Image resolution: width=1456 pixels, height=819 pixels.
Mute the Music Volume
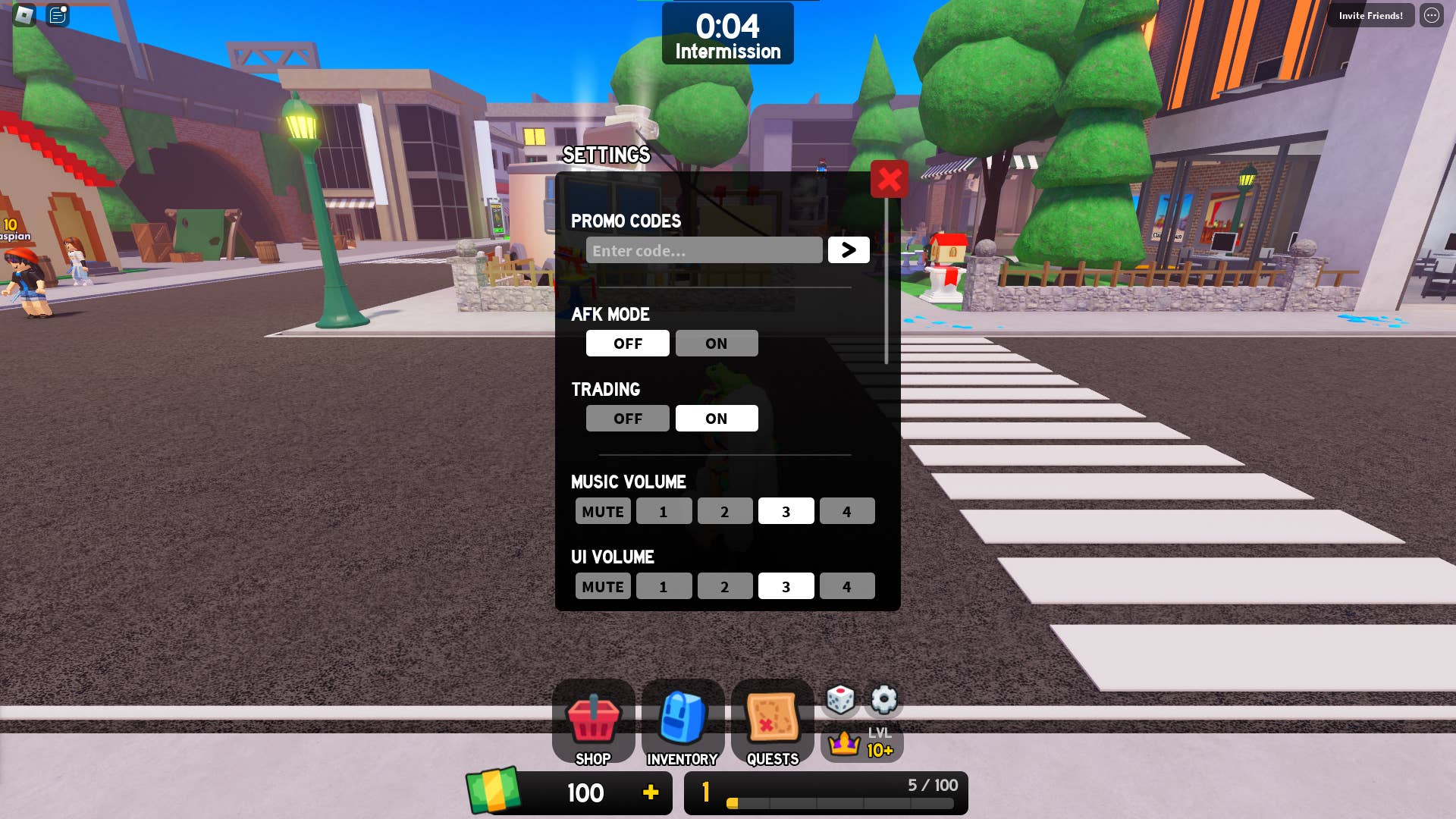(x=602, y=510)
